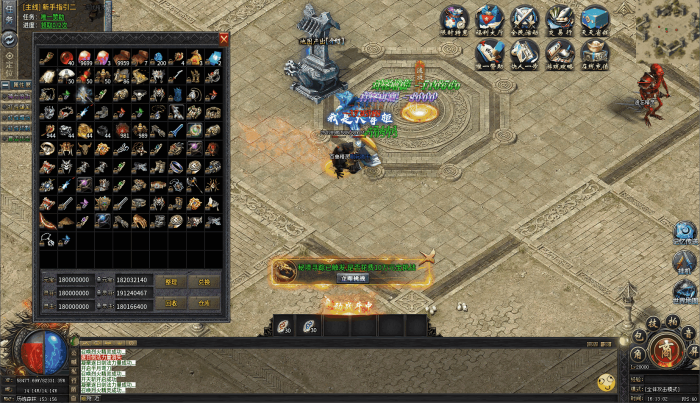
Task: Open the blue treasure chest top-row icon
Action: pyautogui.click(x=596, y=19)
